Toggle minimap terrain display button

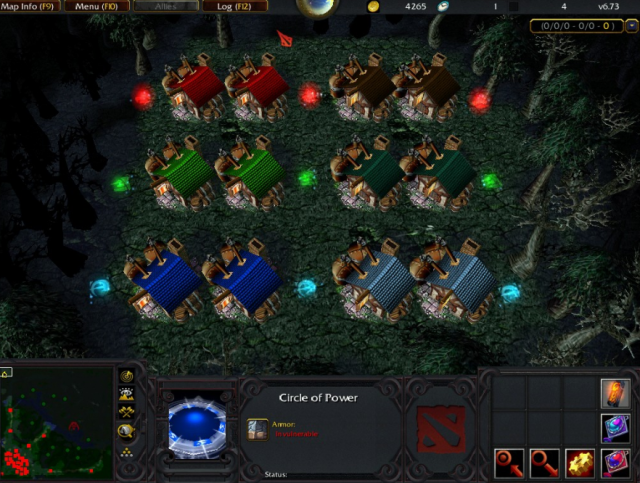(128, 394)
